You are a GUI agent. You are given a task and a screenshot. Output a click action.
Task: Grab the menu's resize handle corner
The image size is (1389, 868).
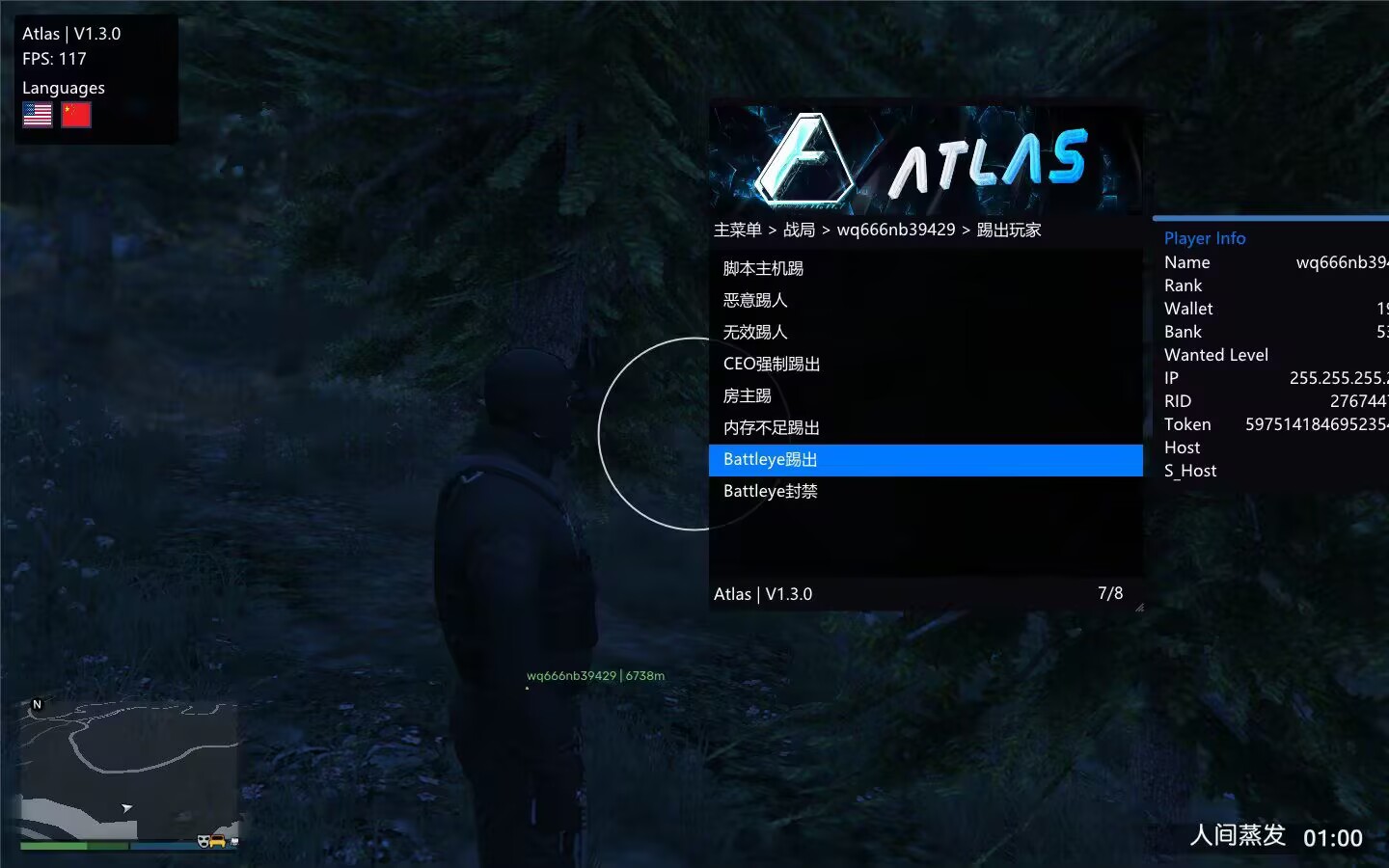coord(1139,608)
